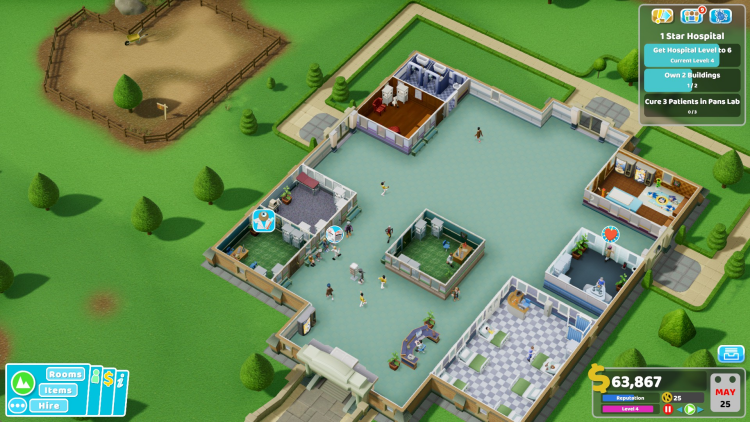The image size is (750, 422).
Task: Select the Cure 3 Patients objective
Action: pos(692,104)
